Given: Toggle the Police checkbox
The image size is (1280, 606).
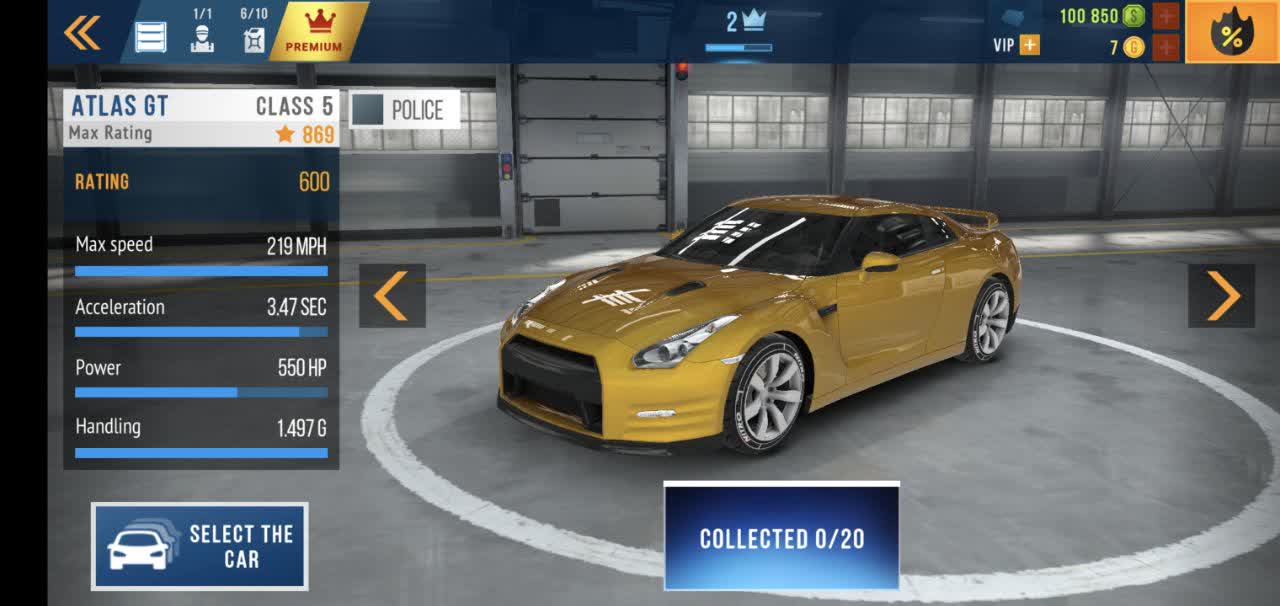Looking at the screenshot, I should click(368, 110).
